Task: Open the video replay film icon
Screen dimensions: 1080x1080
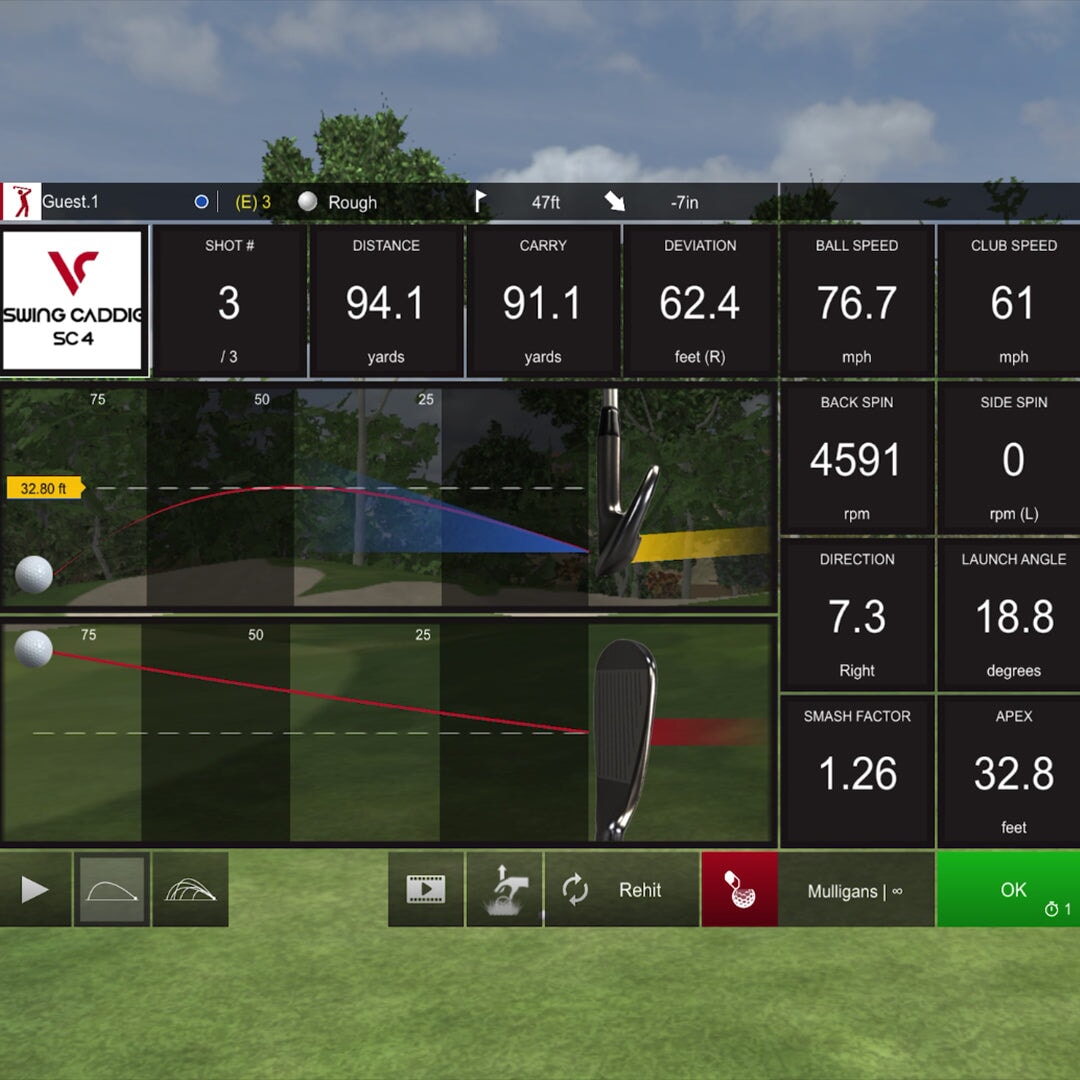Action: (x=426, y=889)
